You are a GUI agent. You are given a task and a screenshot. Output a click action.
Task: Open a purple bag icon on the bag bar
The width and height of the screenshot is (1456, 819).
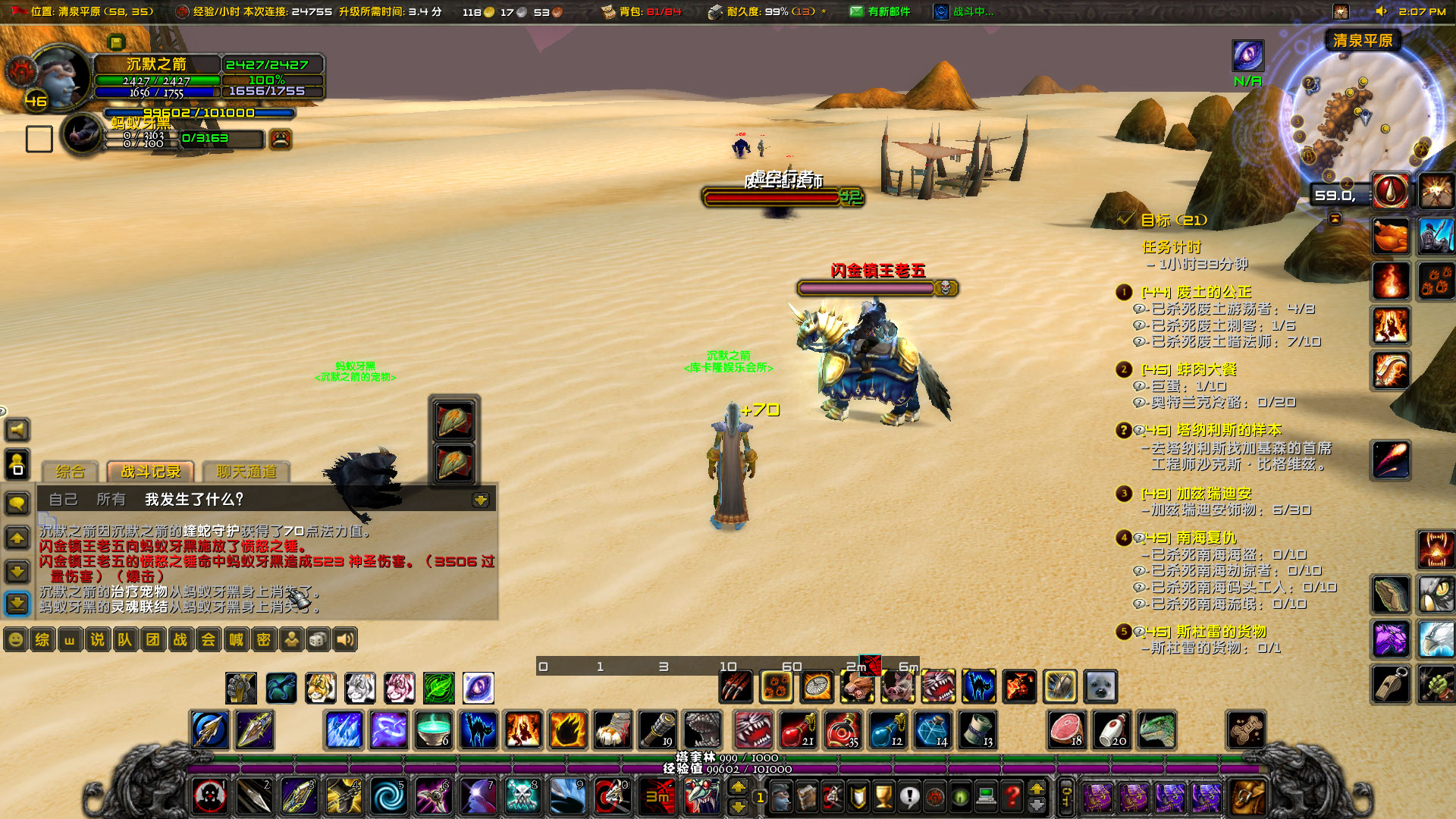tap(1098, 799)
